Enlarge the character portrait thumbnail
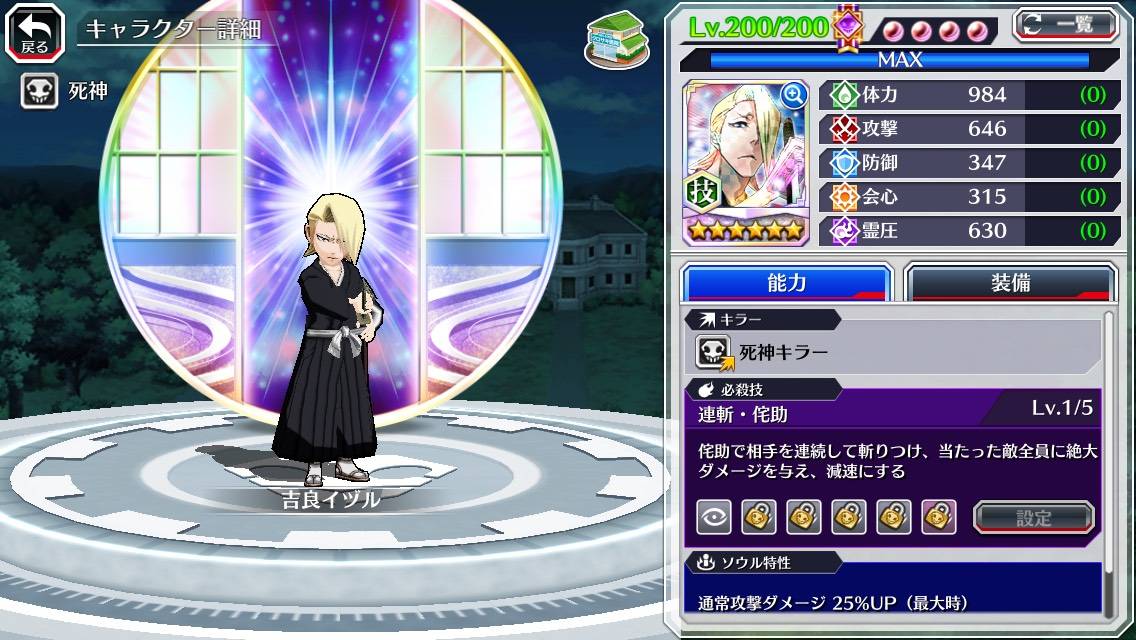The width and height of the screenshot is (1136, 640). [794, 96]
